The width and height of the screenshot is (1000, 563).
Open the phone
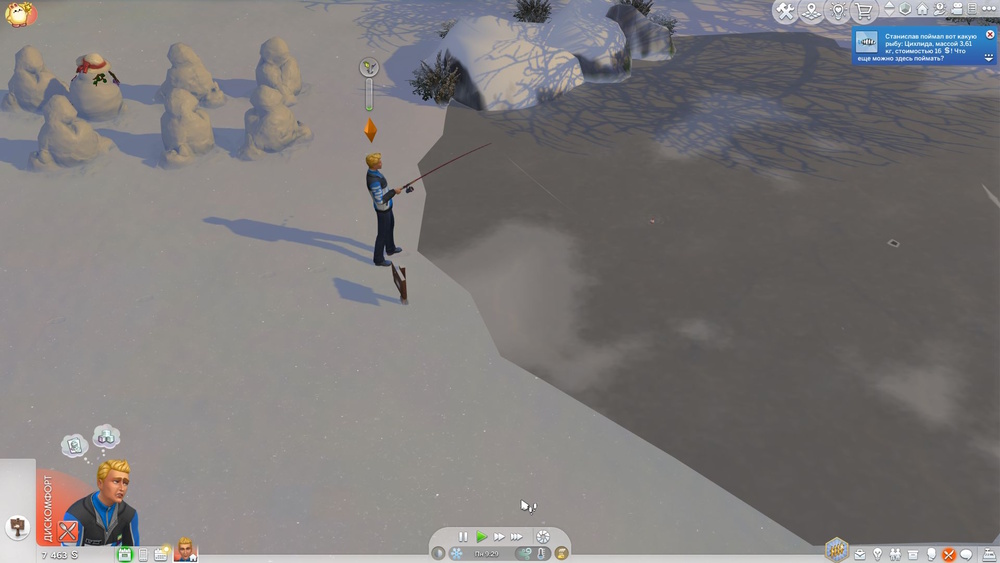(143, 554)
